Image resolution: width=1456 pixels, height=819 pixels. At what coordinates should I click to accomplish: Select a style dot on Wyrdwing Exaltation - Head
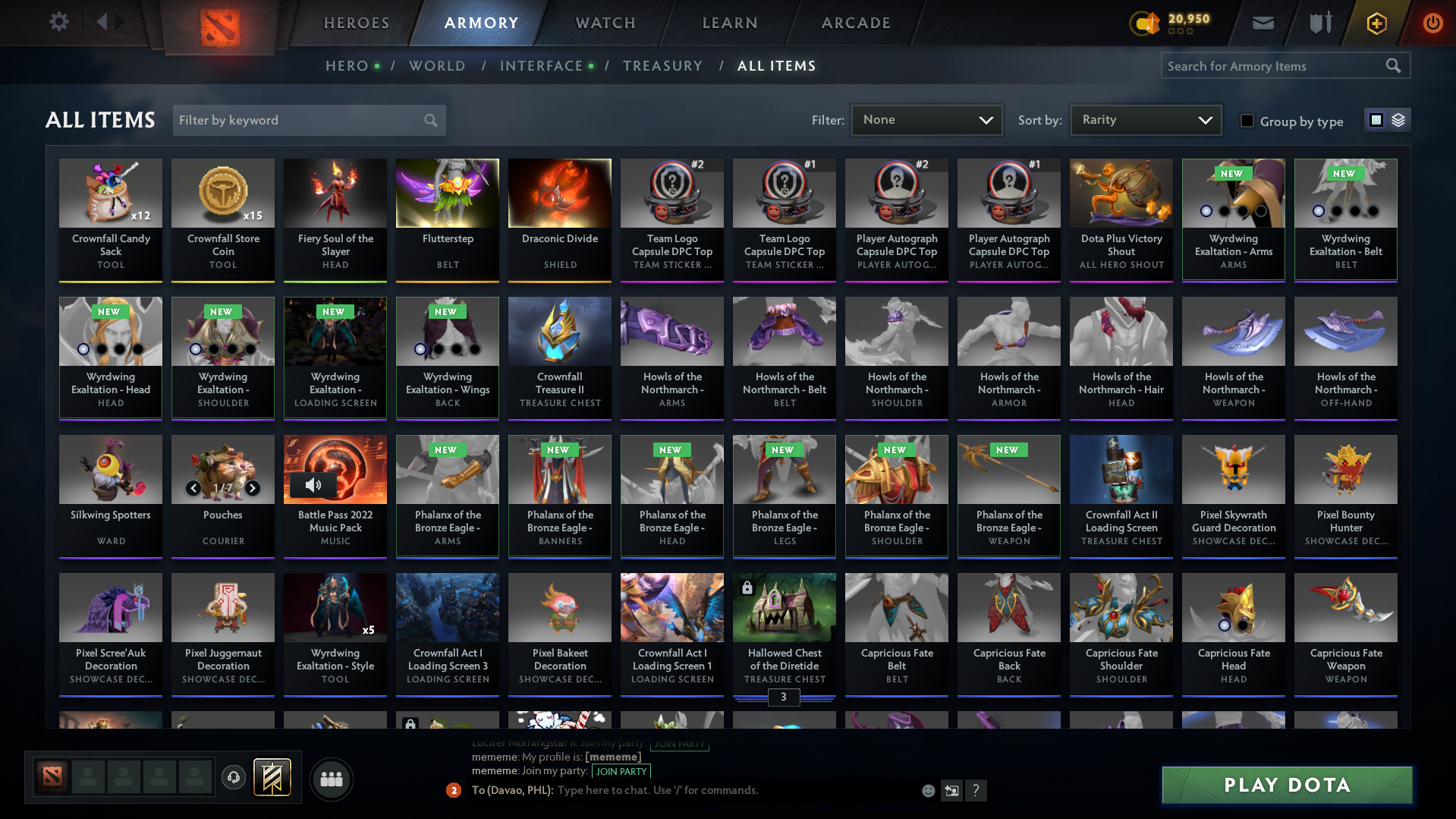(82, 348)
